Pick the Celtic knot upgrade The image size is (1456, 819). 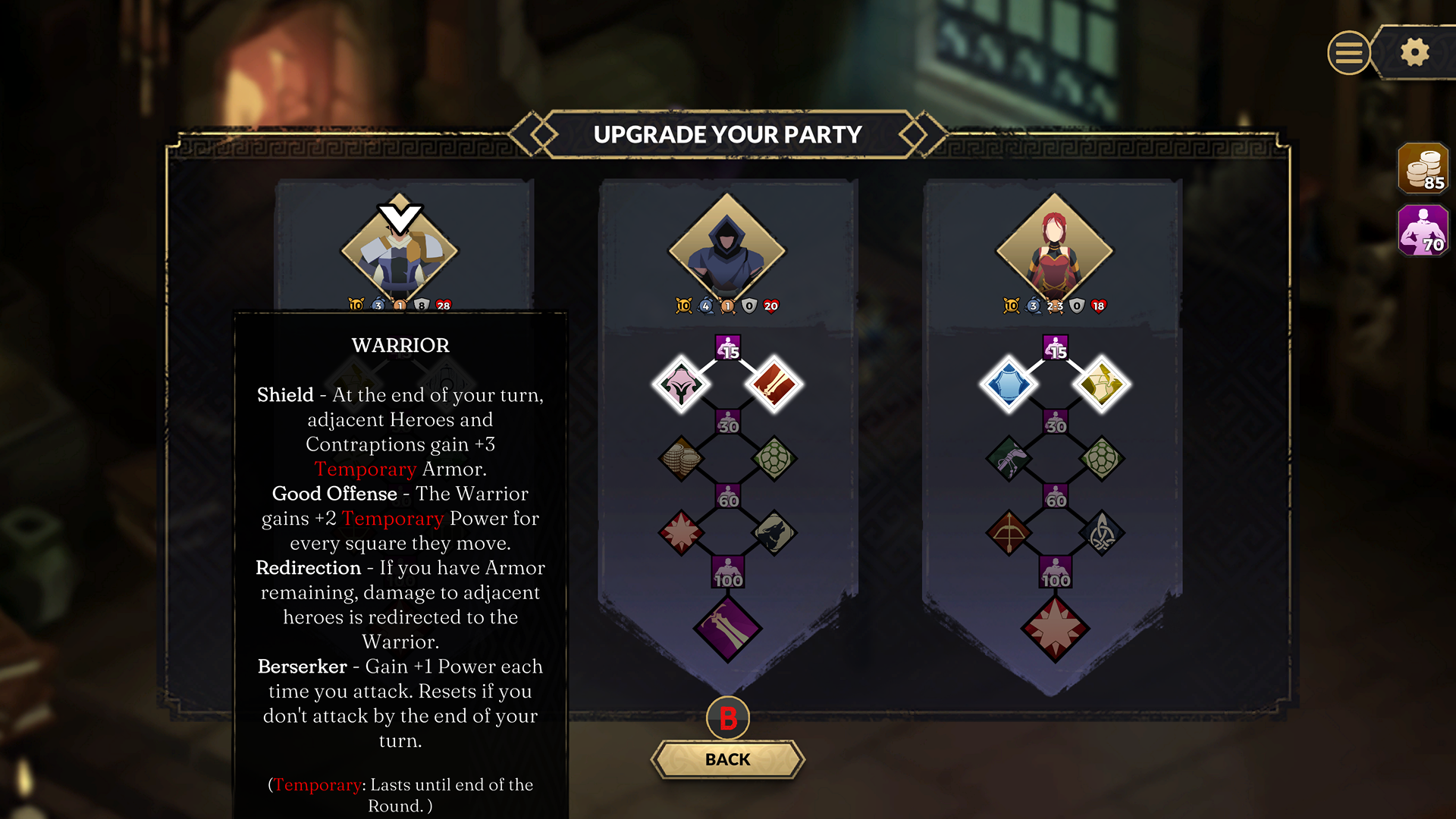click(1101, 532)
